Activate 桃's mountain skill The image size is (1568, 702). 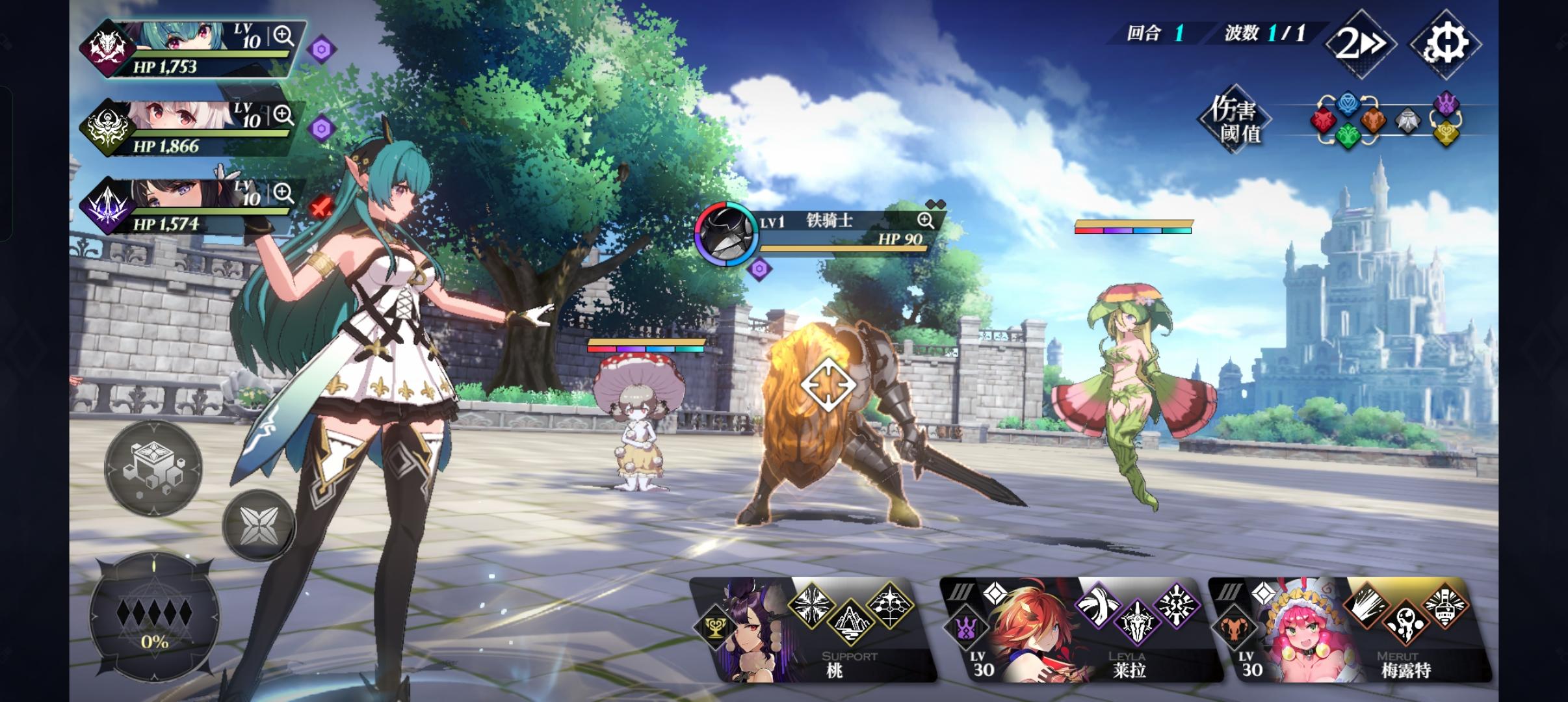(851, 623)
